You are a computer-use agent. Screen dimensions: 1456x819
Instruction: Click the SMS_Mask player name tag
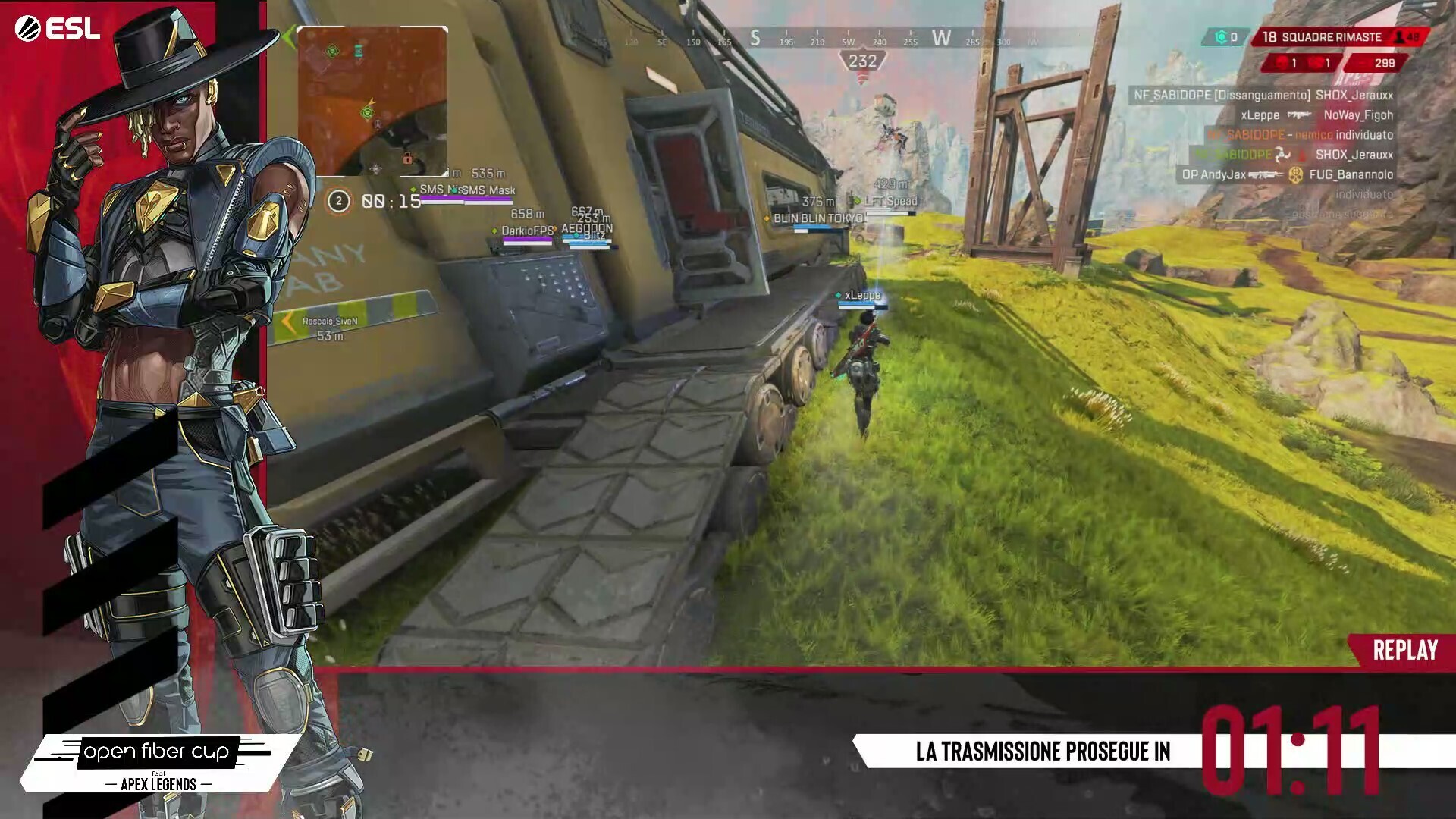[x=488, y=190]
